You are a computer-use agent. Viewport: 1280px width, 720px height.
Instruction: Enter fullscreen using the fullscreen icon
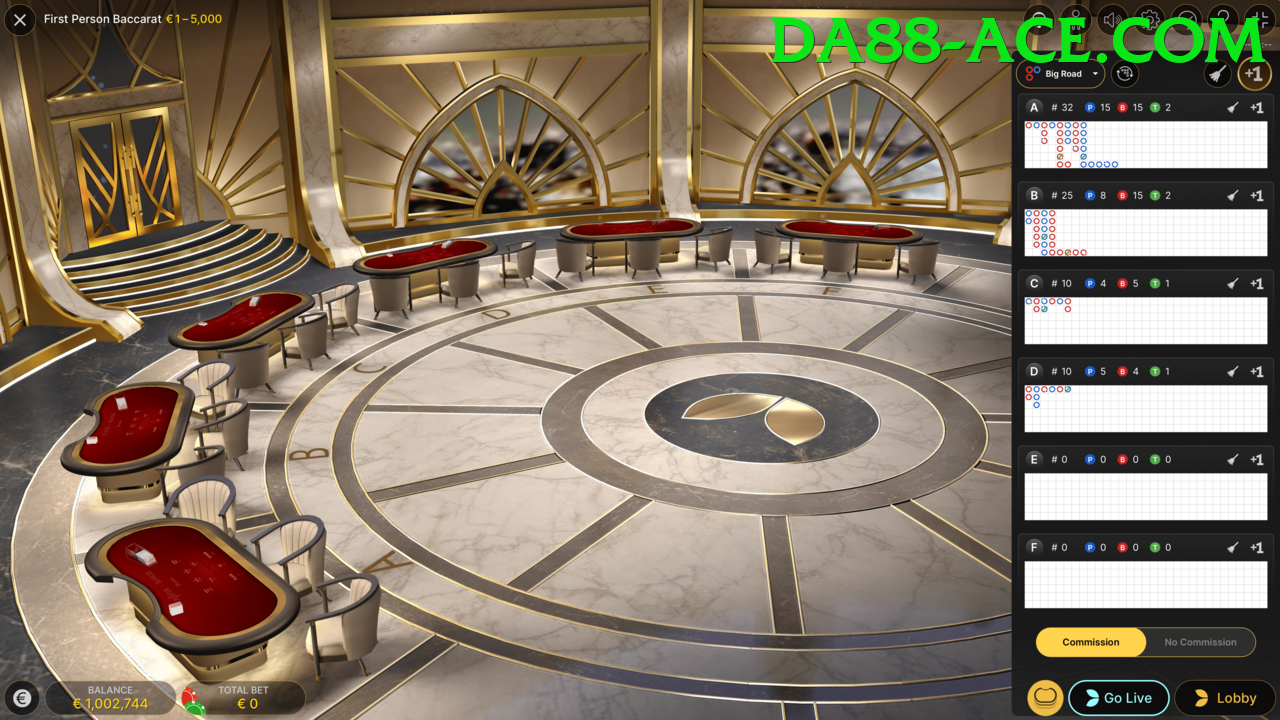tap(1258, 18)
